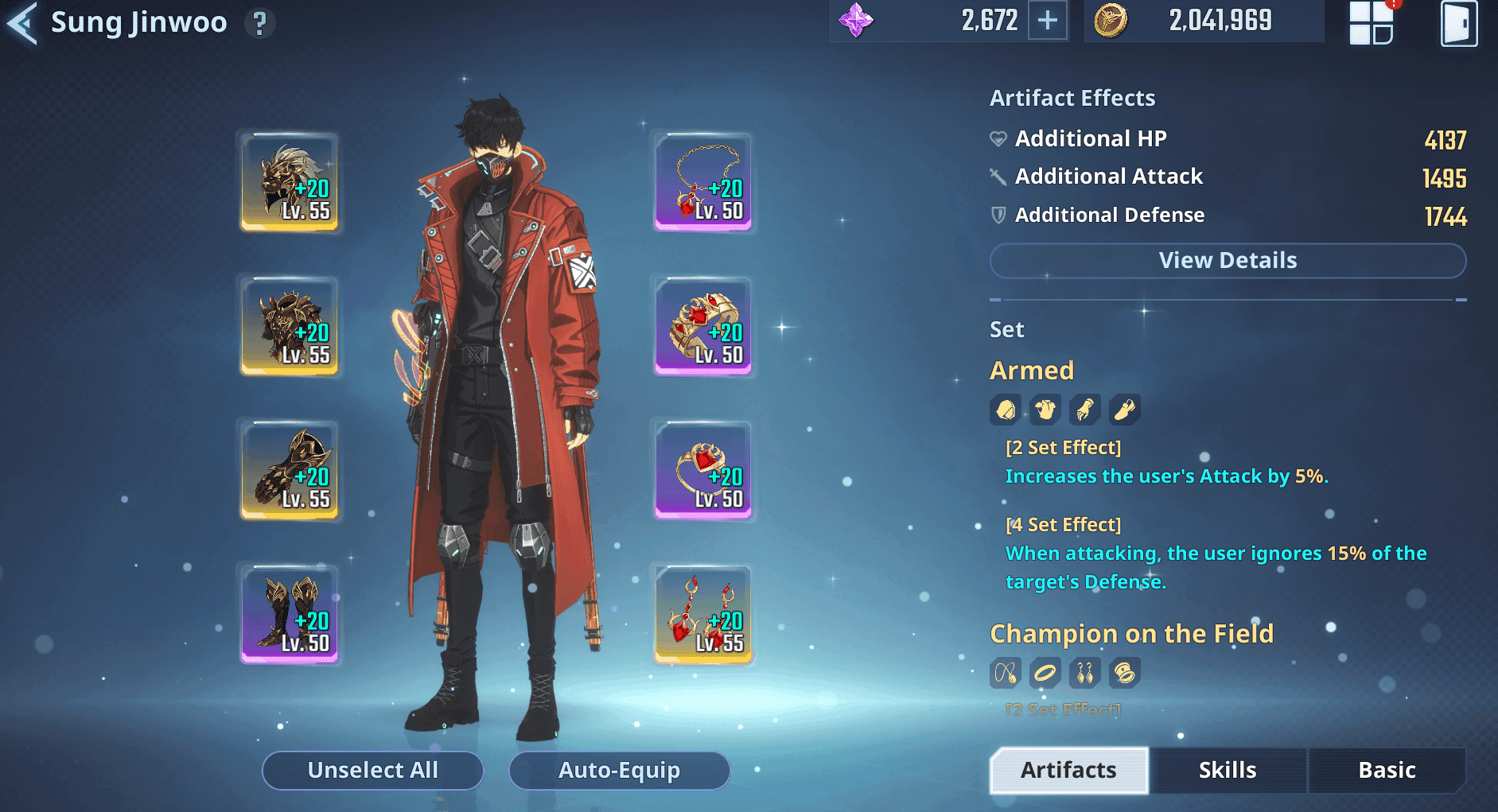Switch to the Skills tab
Image resolution: width=1498 pixels, height=812 pixels.
pos(1228,770)
